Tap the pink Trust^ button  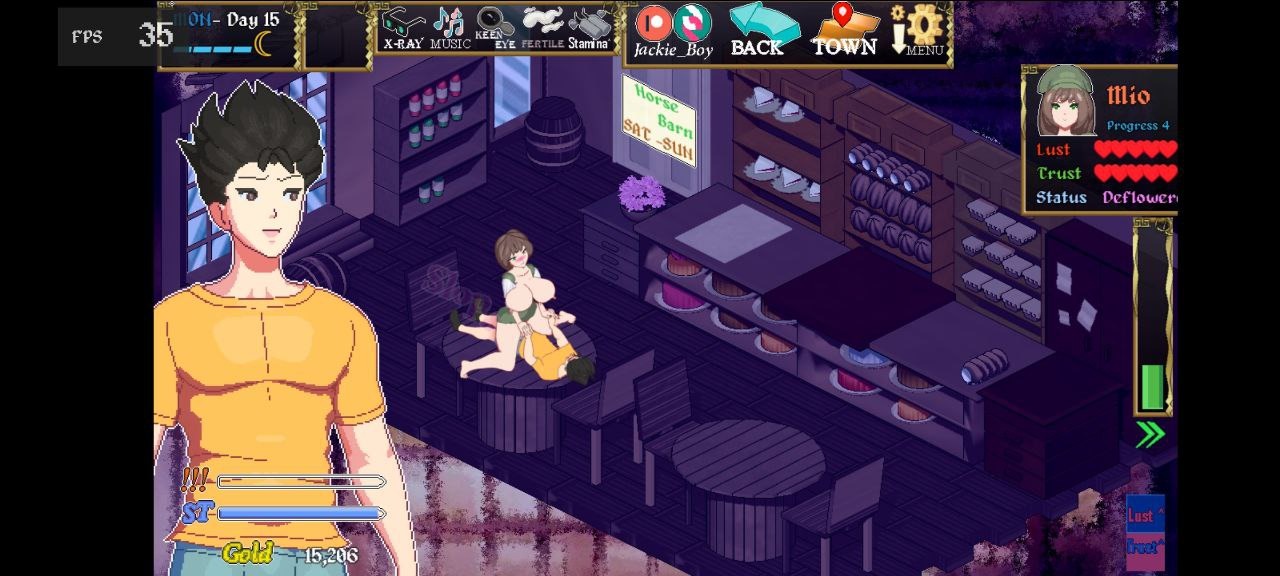click(x=1144, y=548)
